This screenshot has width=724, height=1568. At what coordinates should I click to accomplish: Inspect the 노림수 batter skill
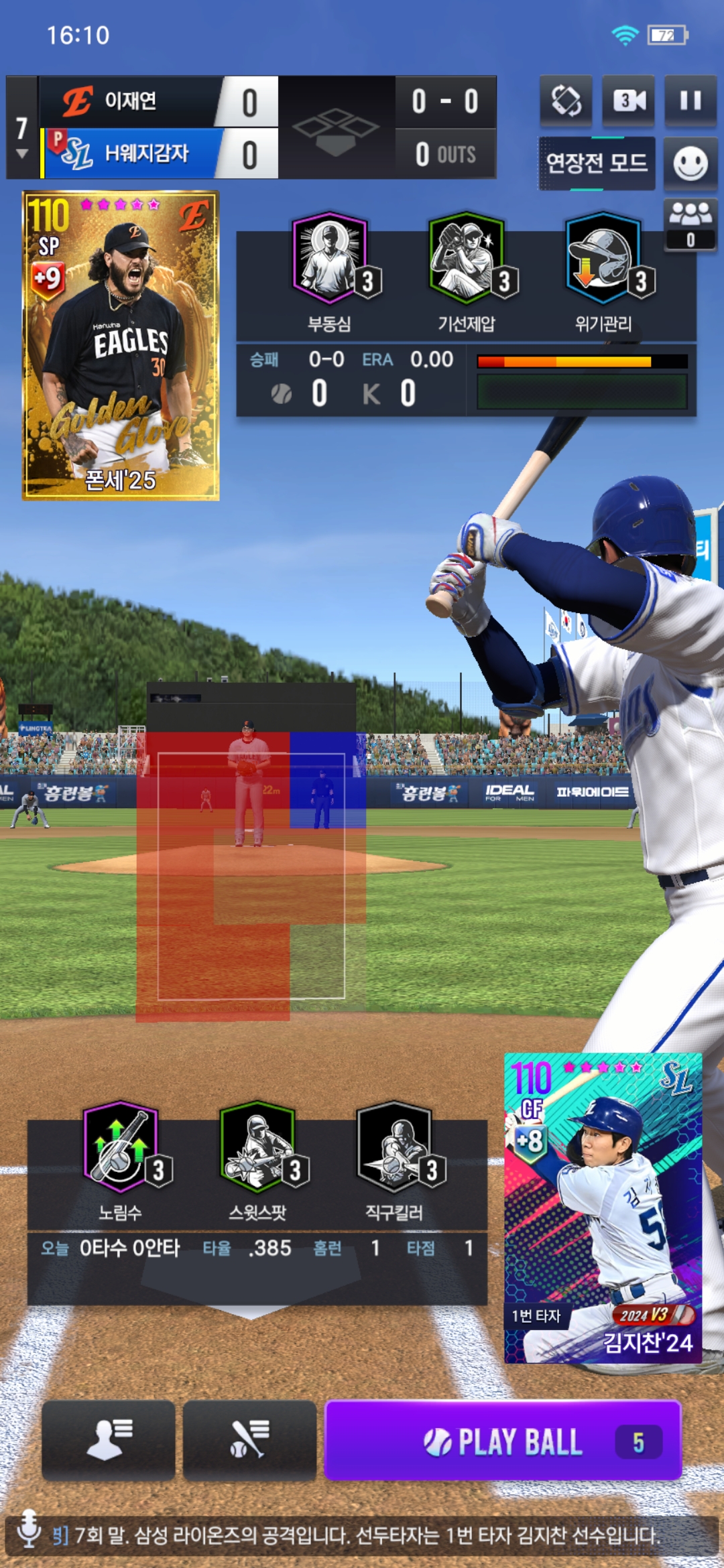(121, 1147)
